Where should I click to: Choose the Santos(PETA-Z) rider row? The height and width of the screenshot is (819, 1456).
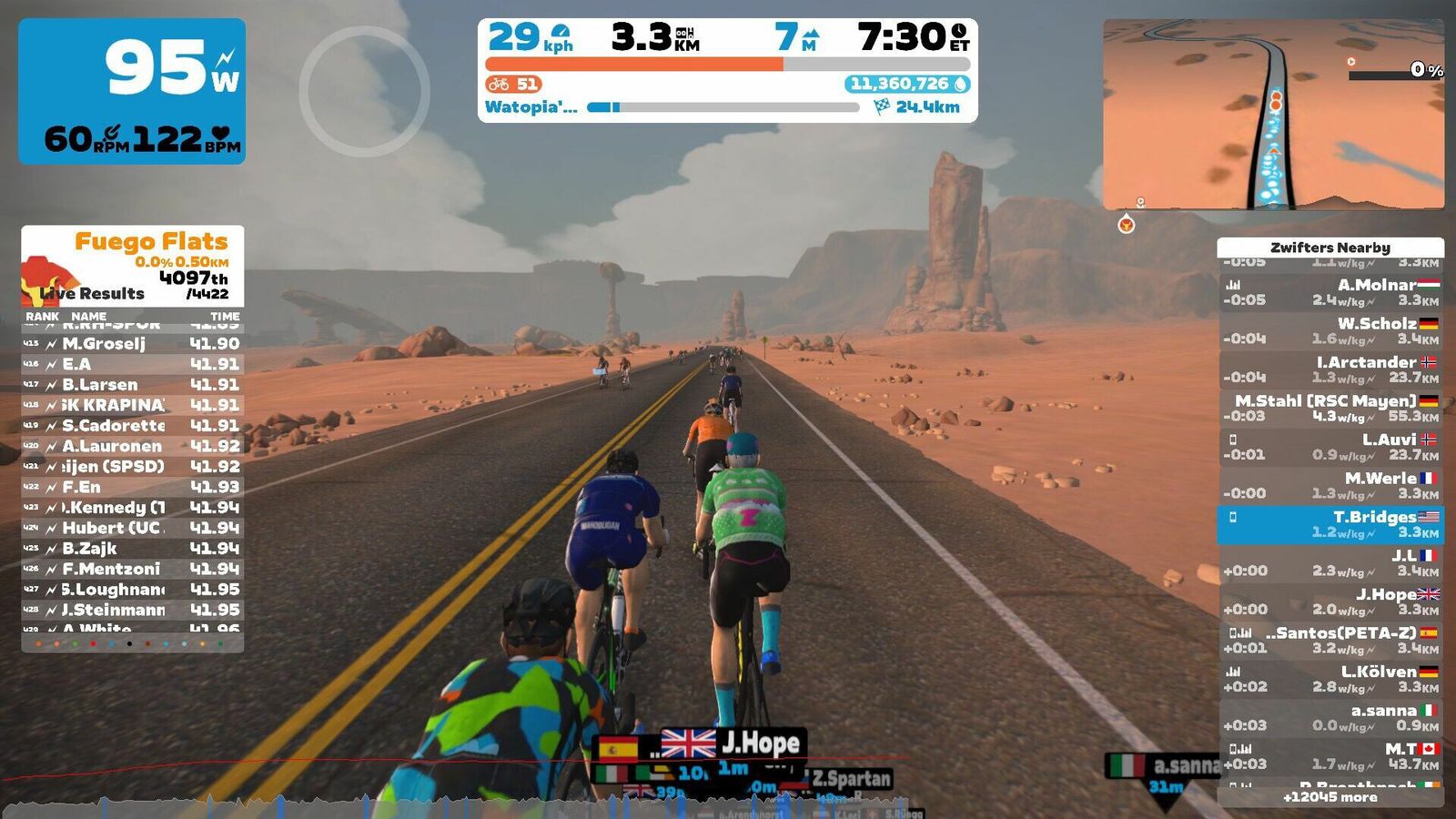(1330, 640)
